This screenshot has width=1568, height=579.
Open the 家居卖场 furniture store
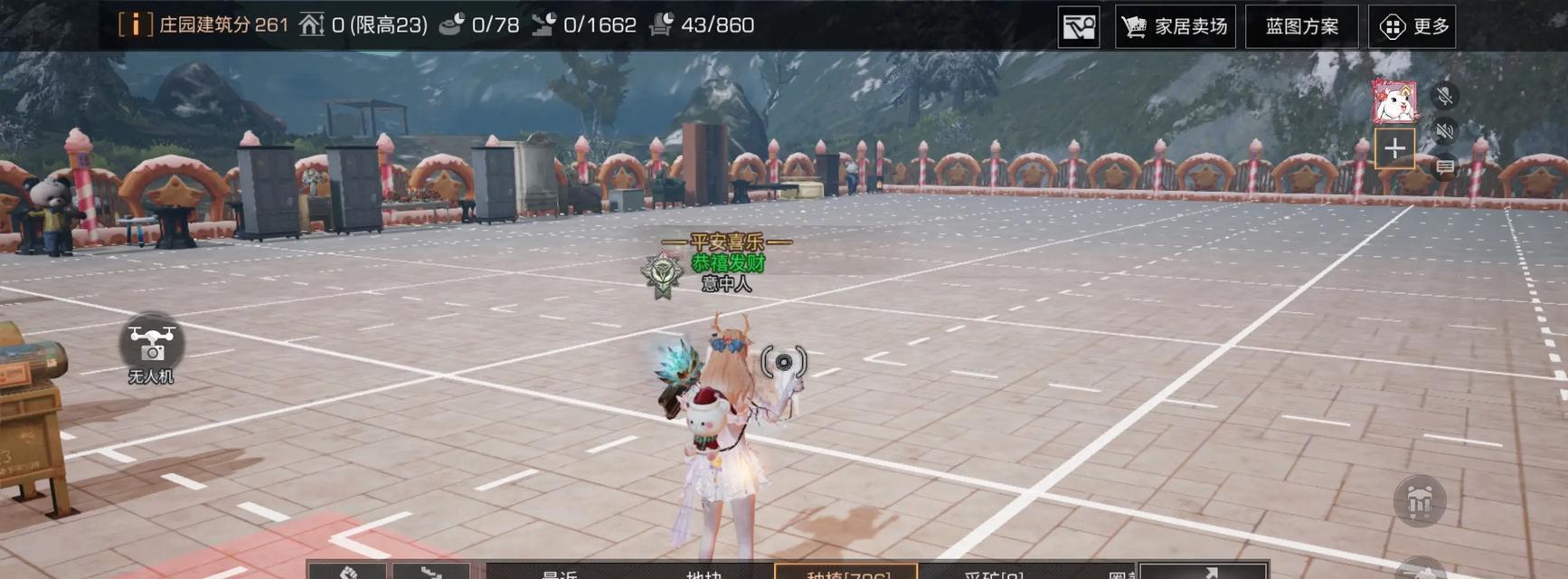[1175, 26]
